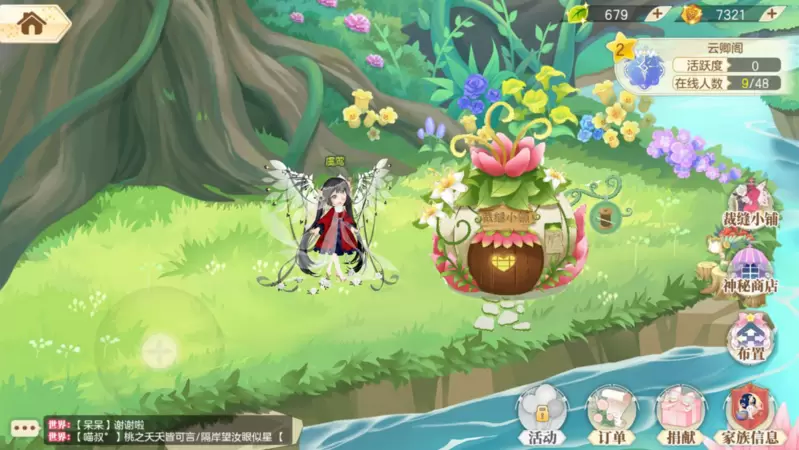The height and width of the screenshot is (450, 799).
Task: Expand the world chat message box
Action: pos(168,430)
